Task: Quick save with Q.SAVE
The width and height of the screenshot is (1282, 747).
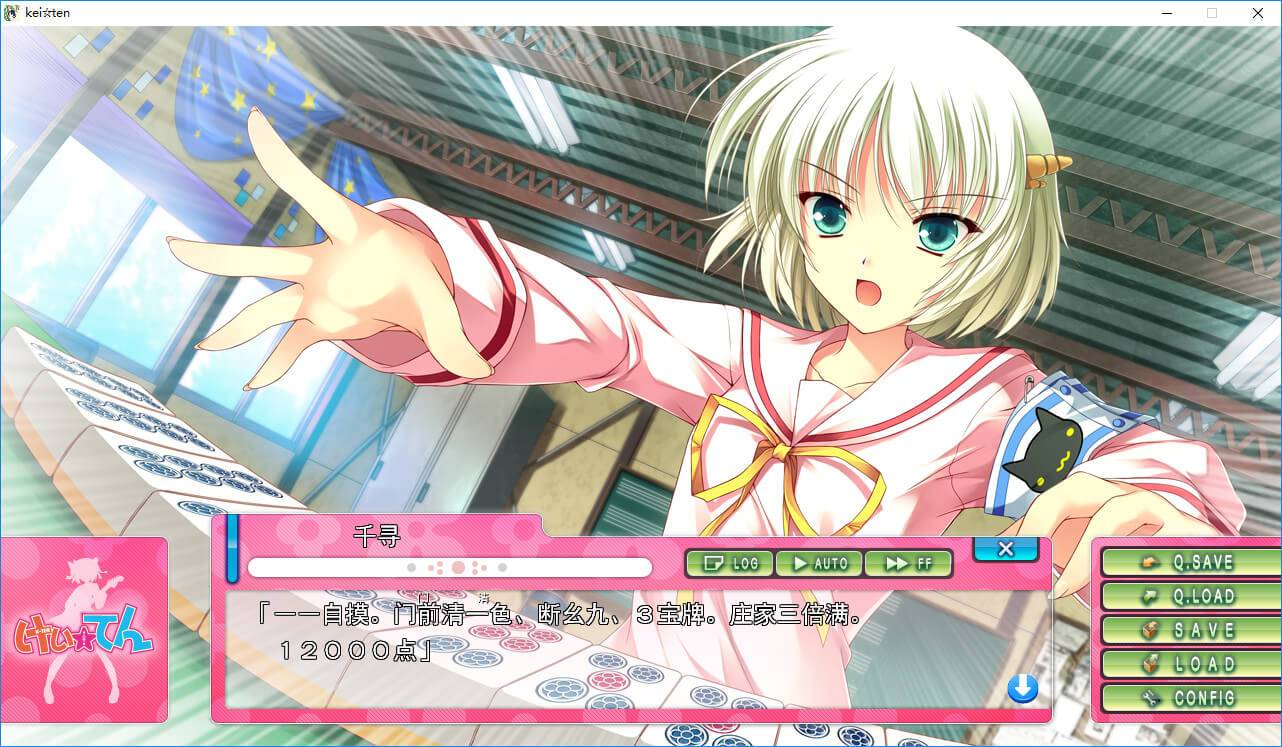Action: click(1186, 562)
